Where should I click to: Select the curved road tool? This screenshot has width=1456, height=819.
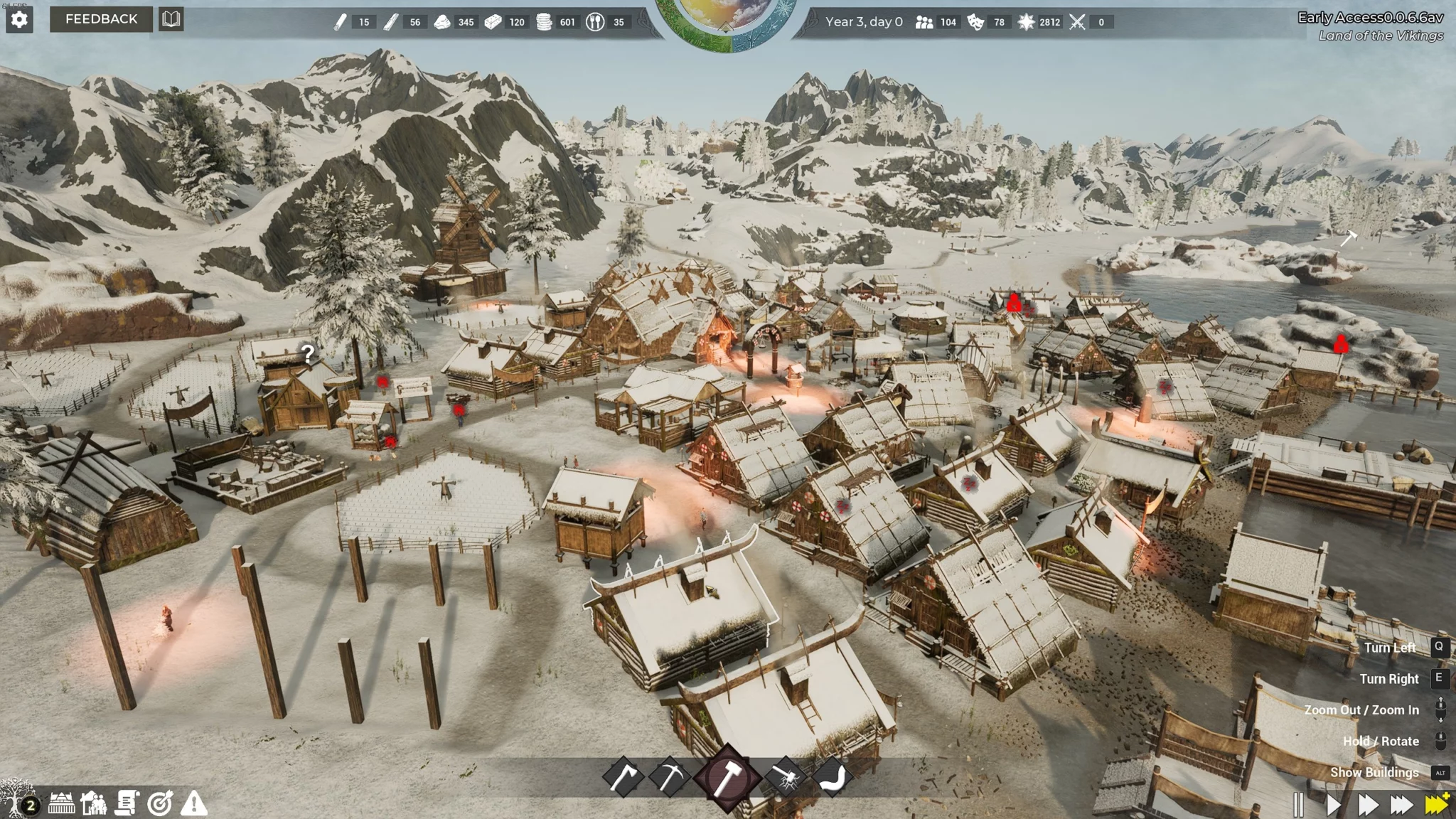pos(833,777)
